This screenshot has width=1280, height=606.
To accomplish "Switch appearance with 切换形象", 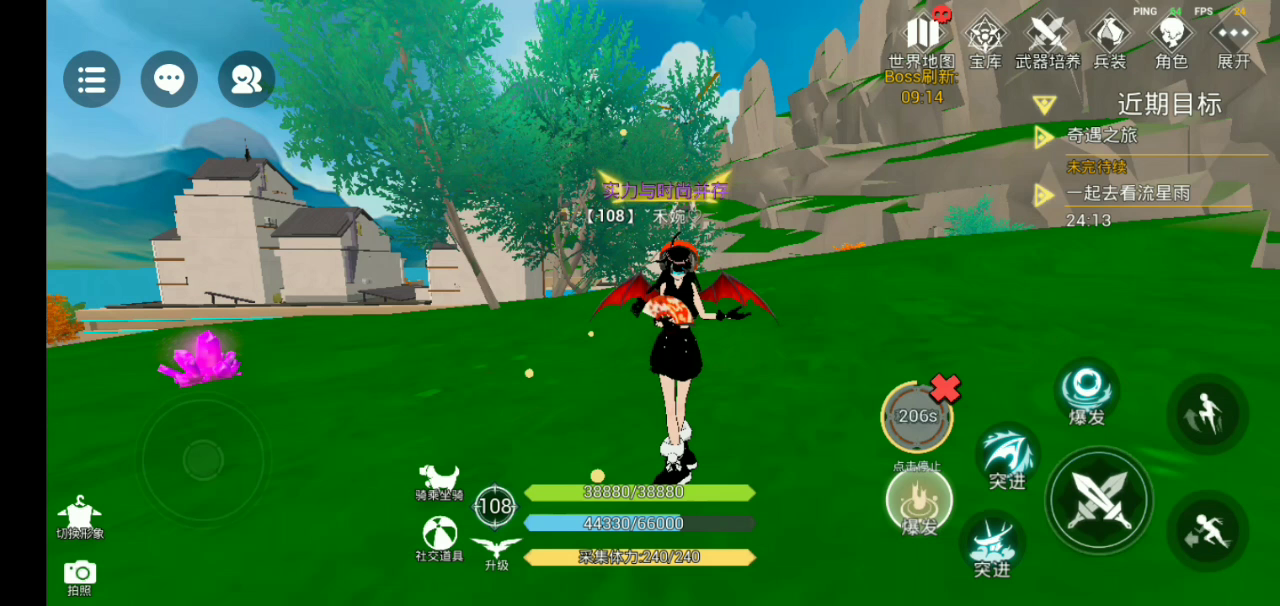I will pyautogui.click(x=80, y=516).
